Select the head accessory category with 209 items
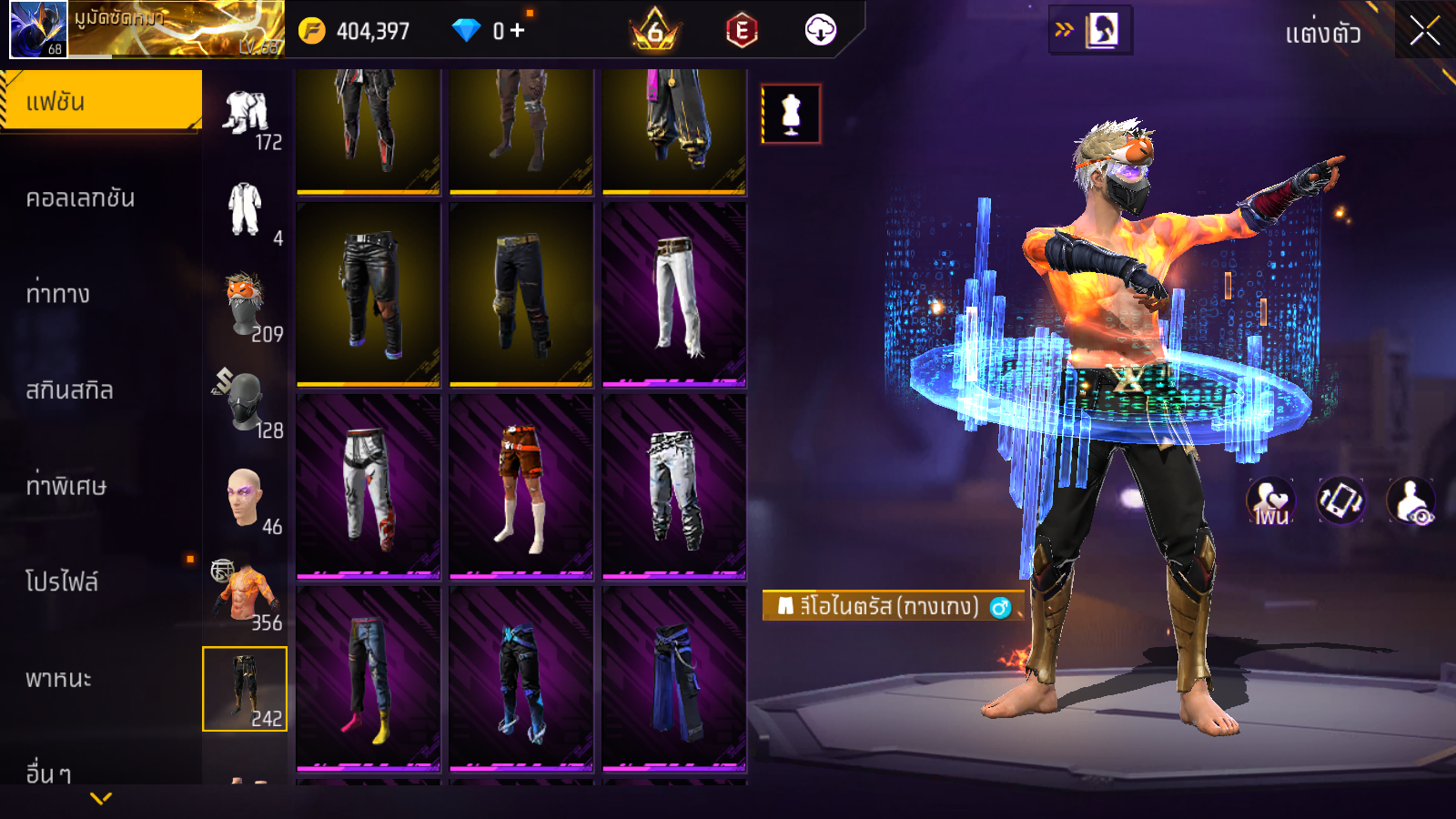The height and width of the screenshot is (819, 1456). 245,305
